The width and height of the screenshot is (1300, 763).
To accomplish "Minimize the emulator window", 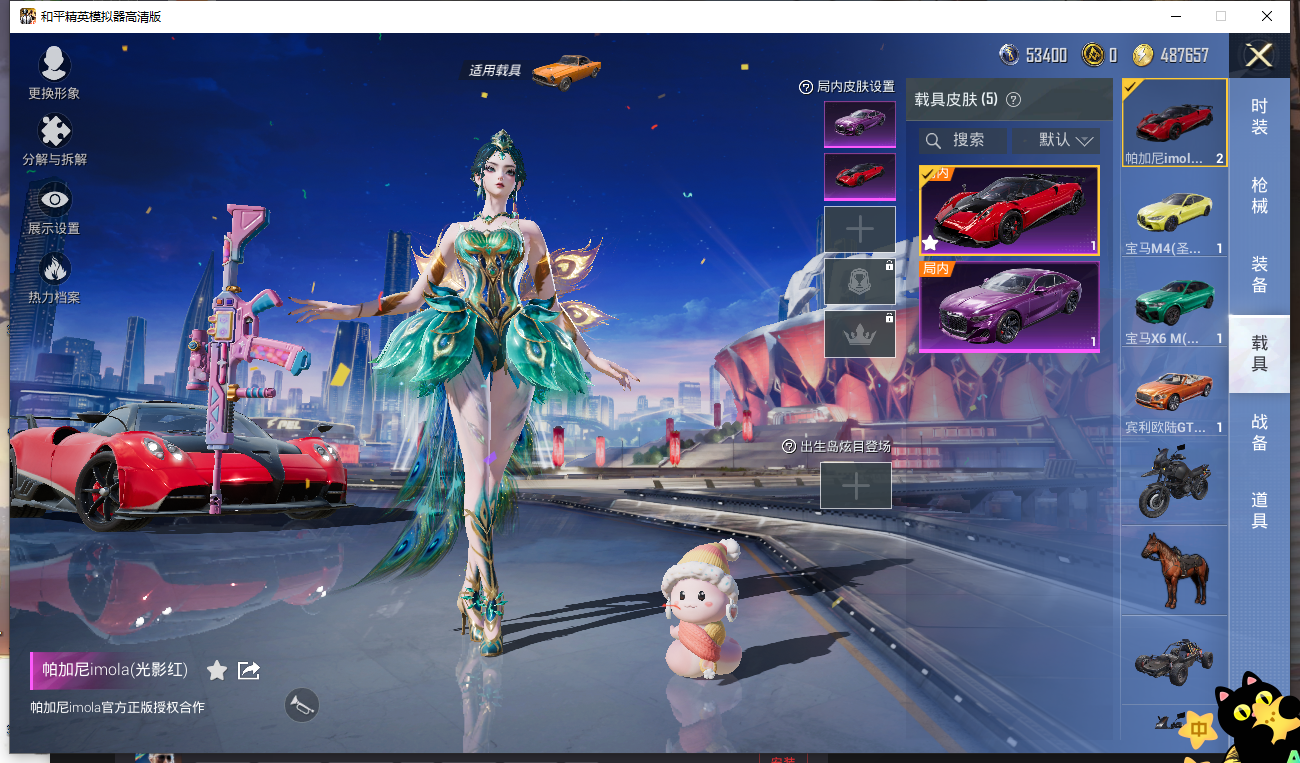I will [1176, 16].
